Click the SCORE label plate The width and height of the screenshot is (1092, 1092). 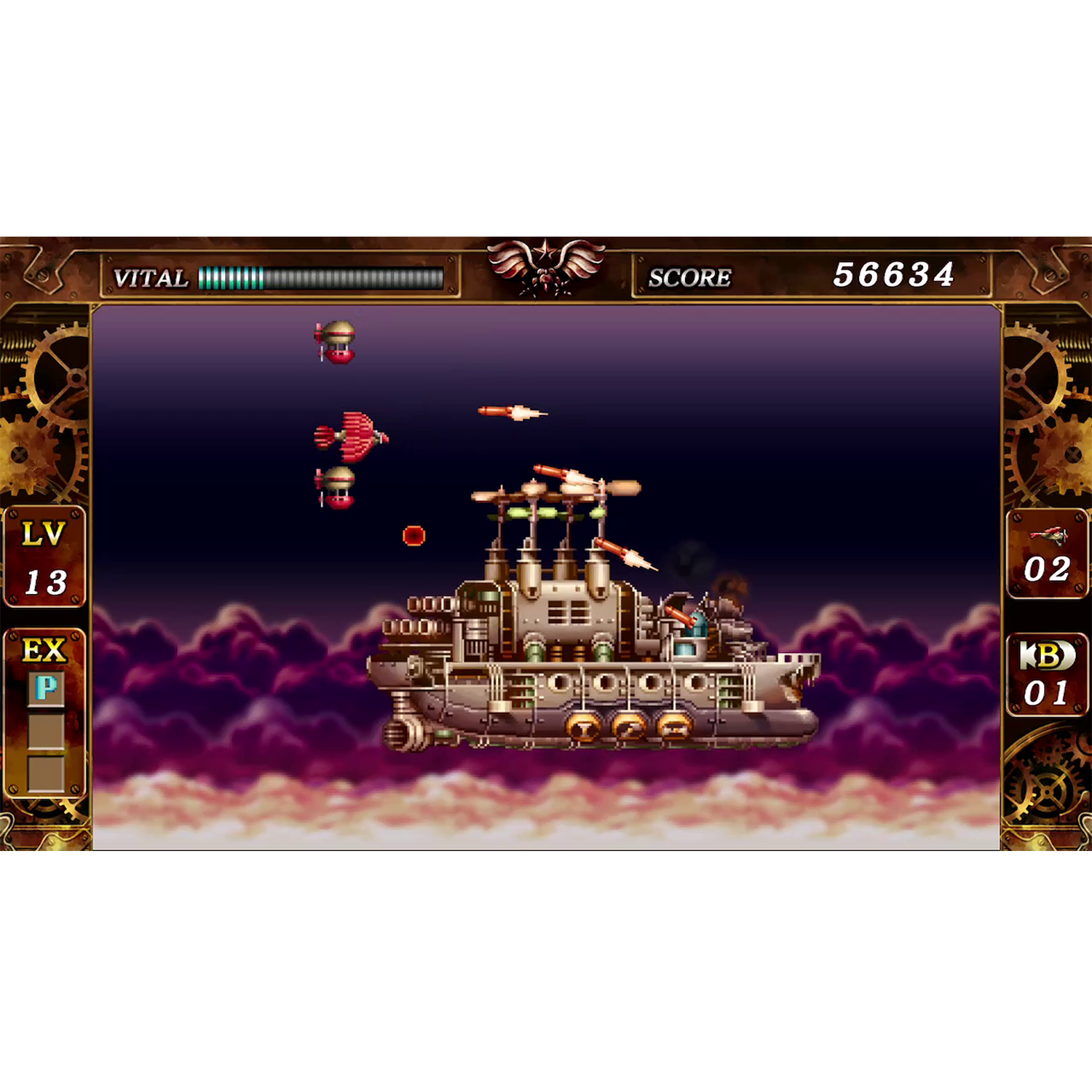pos(690,277)
